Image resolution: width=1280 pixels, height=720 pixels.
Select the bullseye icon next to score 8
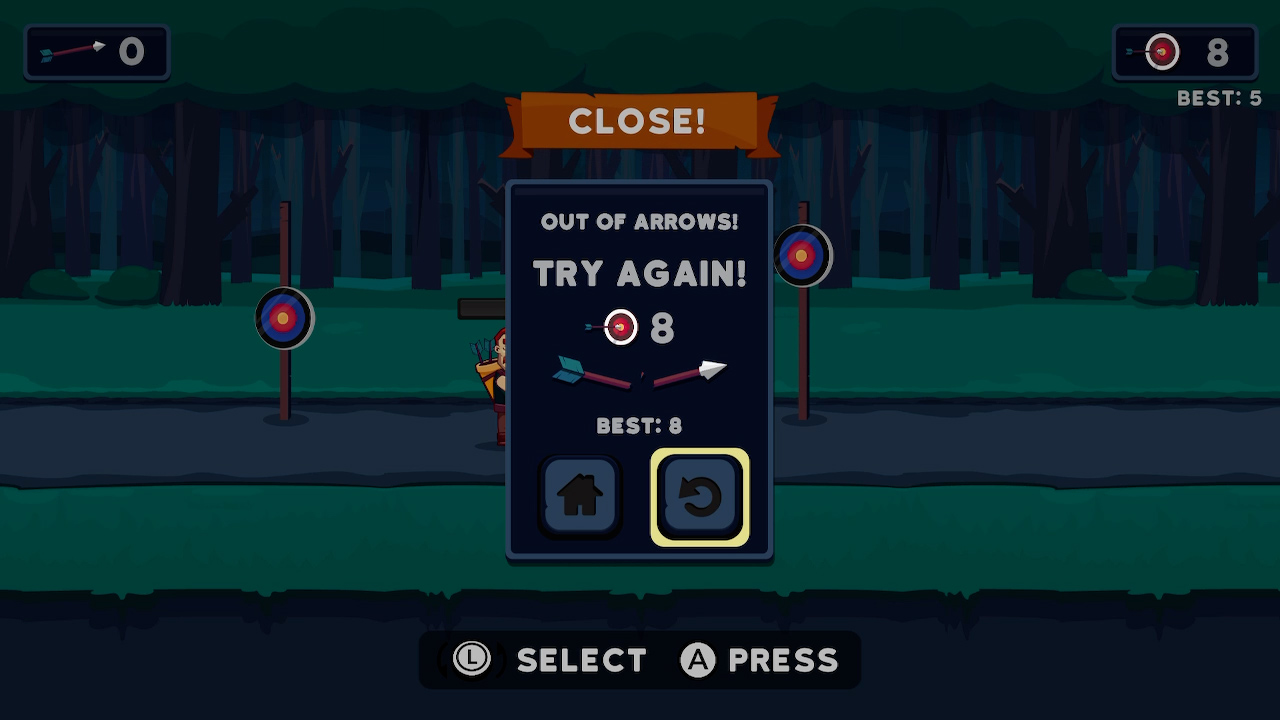[x=619, y=327]
